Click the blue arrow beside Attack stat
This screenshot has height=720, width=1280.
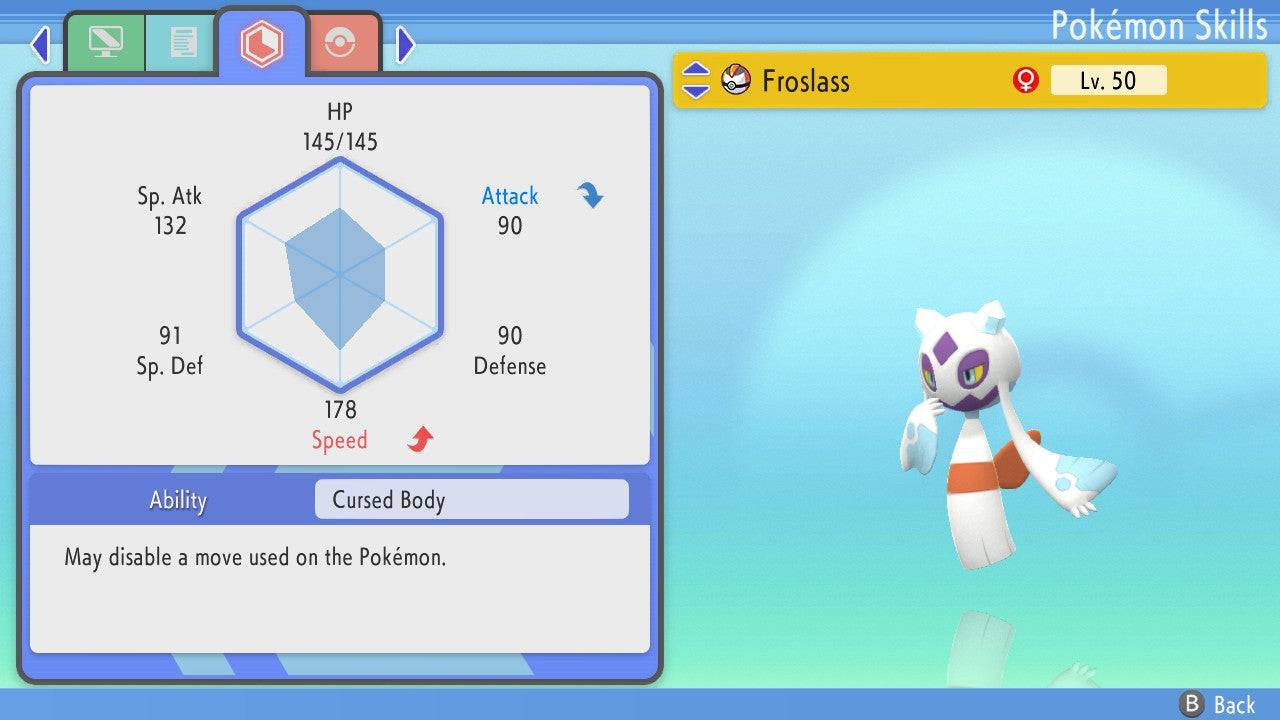(590, 196)
